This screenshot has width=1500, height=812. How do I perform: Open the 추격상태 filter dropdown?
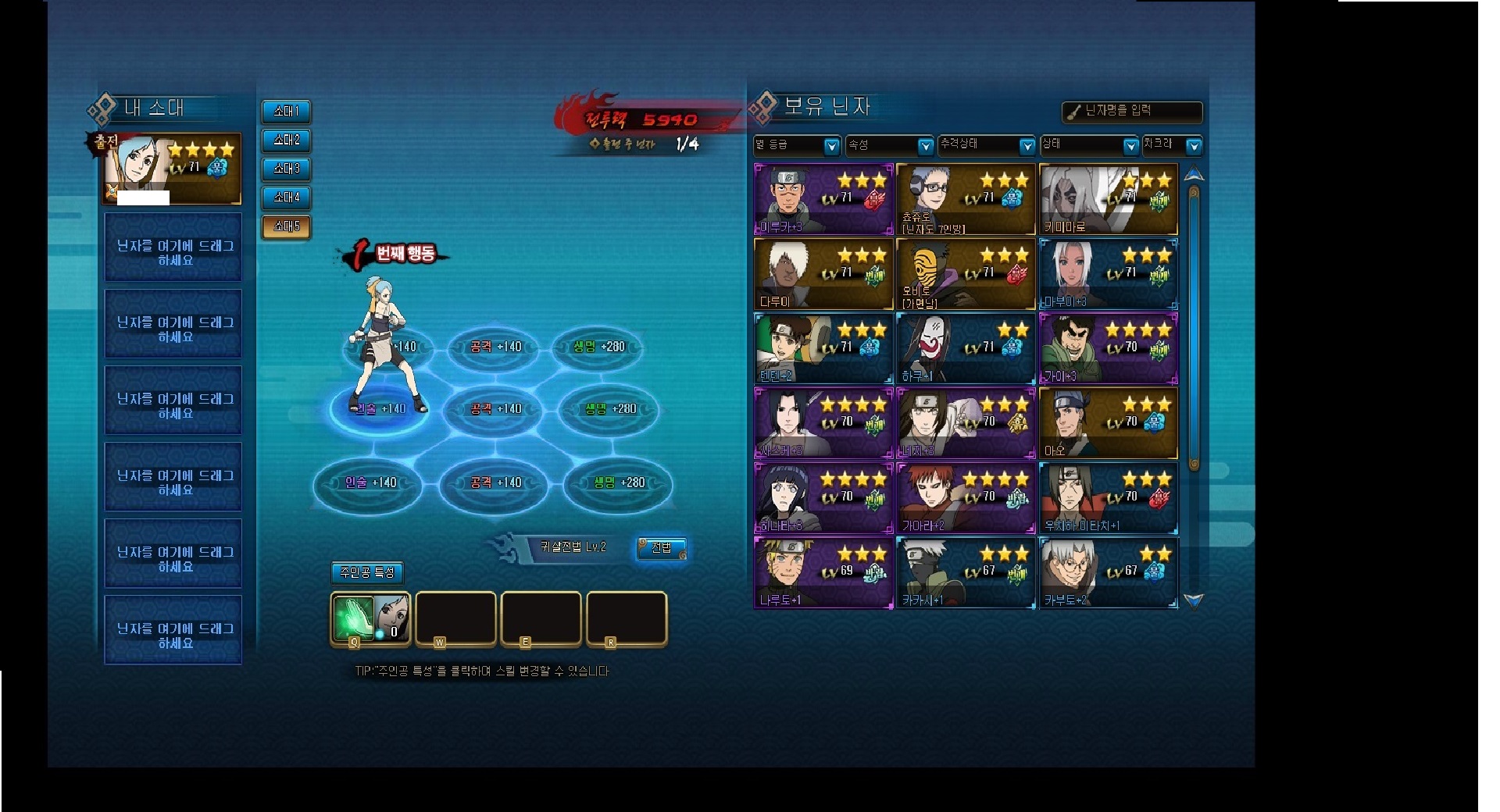[987, 145]
